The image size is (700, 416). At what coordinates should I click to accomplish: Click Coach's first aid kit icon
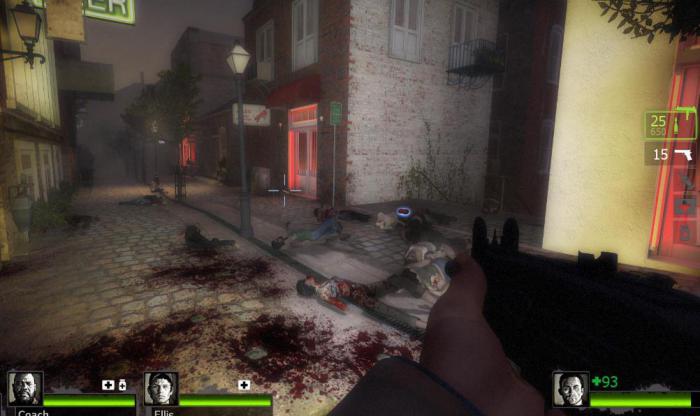[x=108, y=385]
